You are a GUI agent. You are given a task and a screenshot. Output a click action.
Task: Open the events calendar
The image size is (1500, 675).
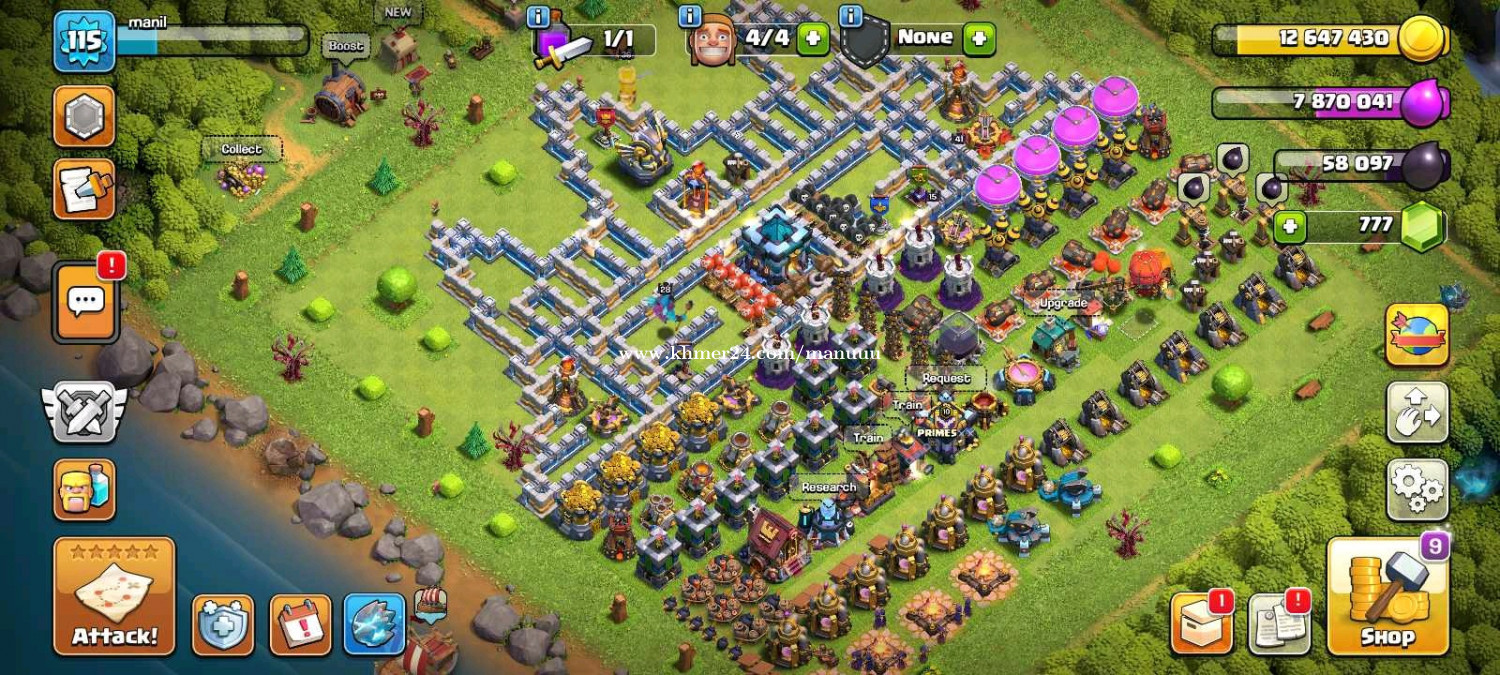pyautogui.click(x=300, y=625)
